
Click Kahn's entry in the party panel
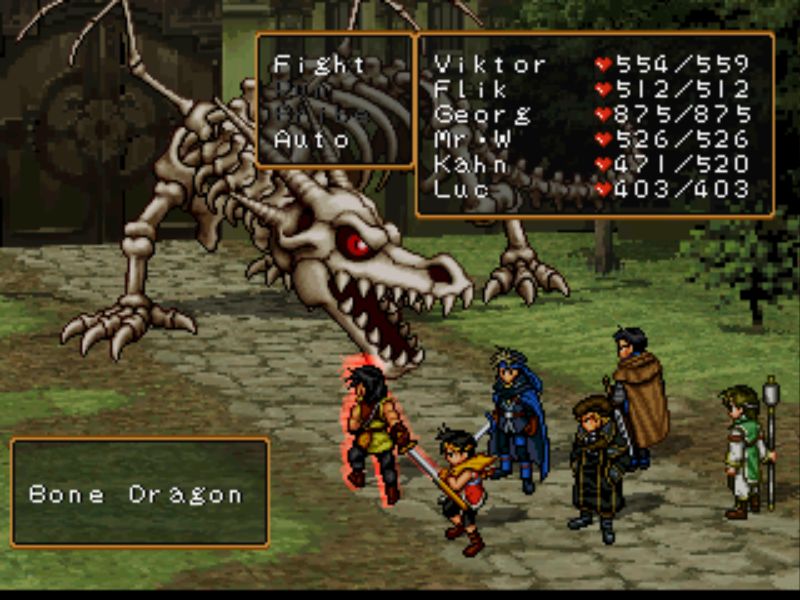(x=470, y=164)
